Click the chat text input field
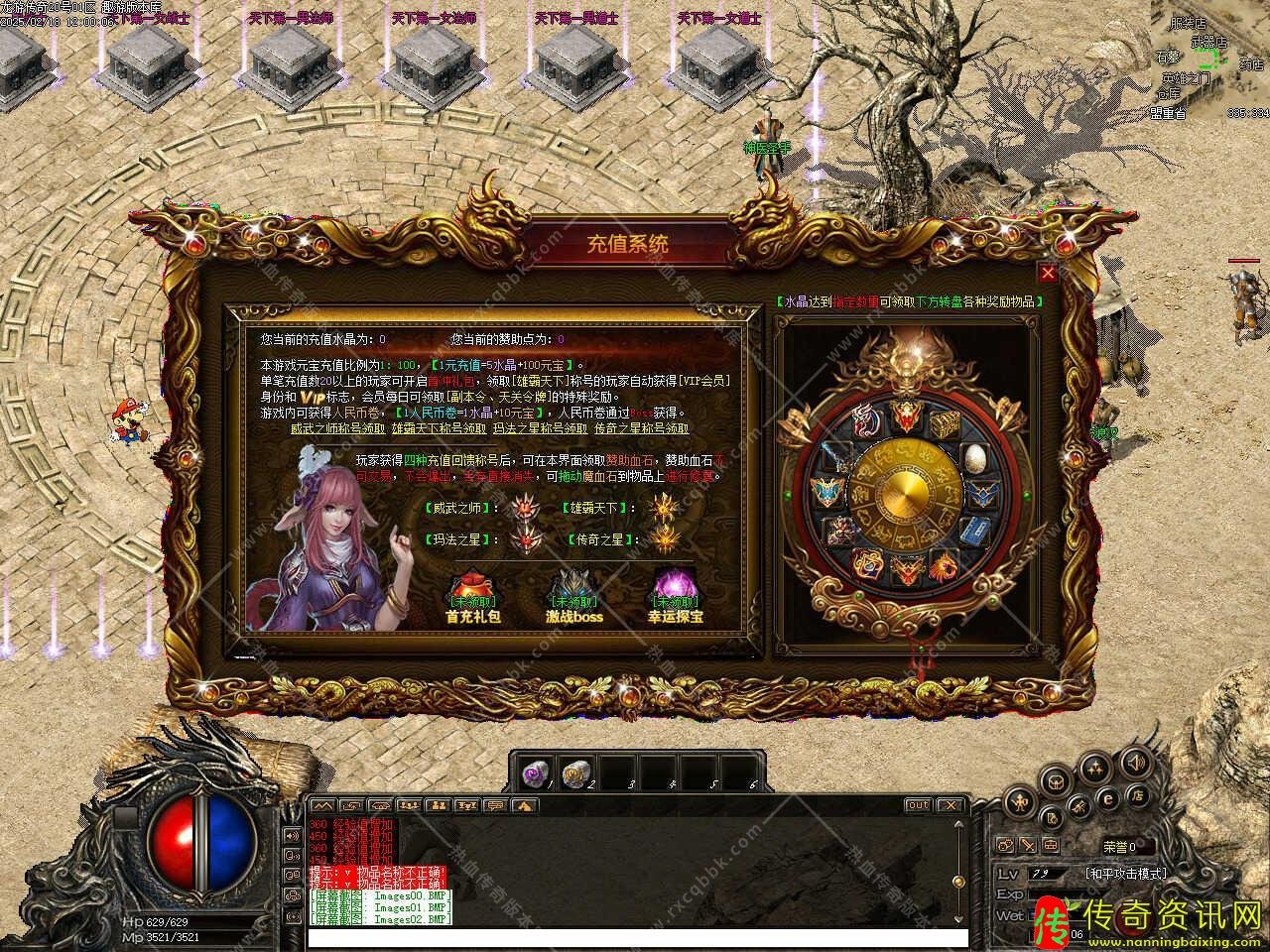Screen dimensions: 1270x952 tap(635, 937)
